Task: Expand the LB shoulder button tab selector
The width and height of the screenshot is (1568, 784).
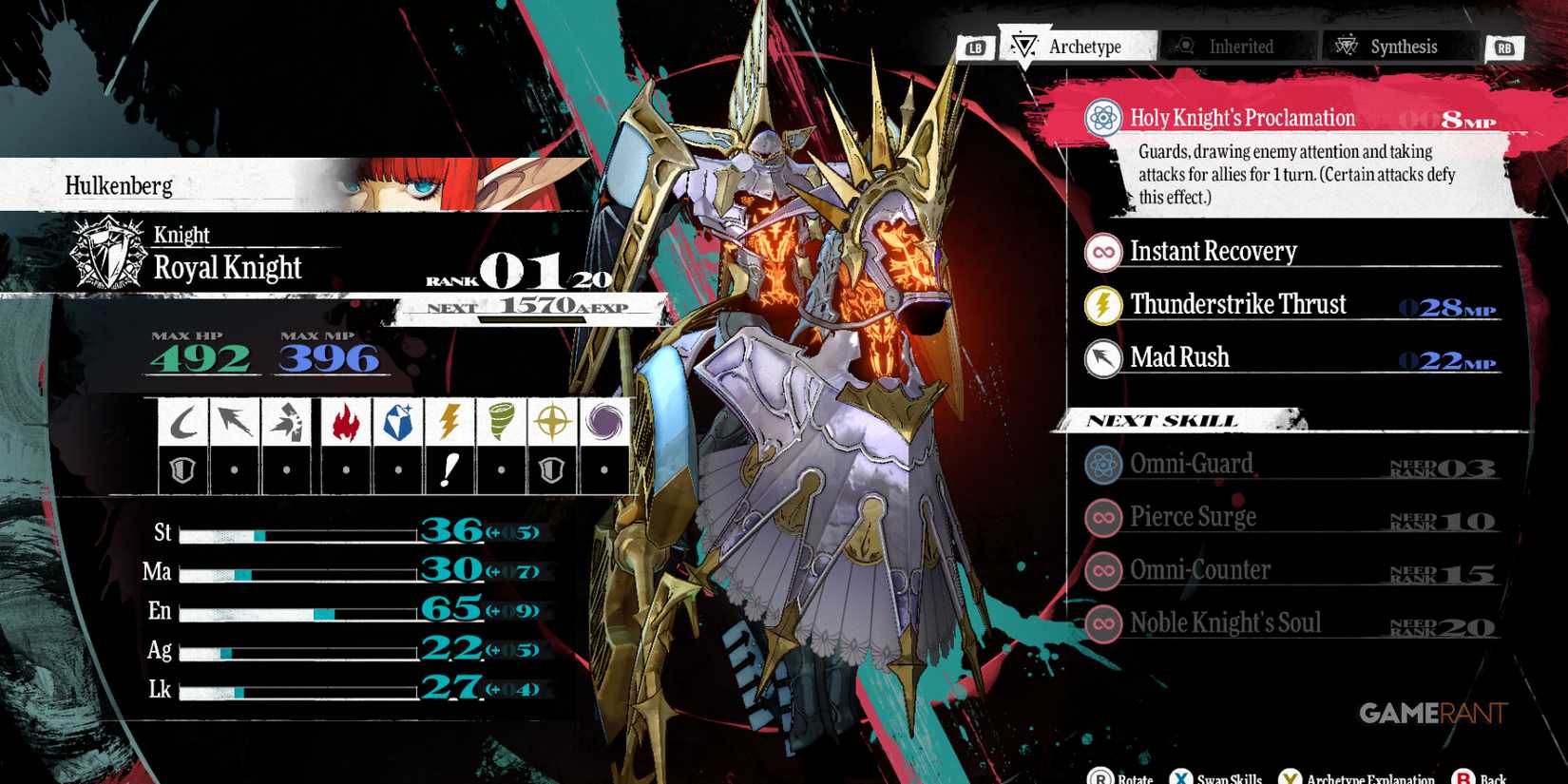Action: click(x=977, y=47)
